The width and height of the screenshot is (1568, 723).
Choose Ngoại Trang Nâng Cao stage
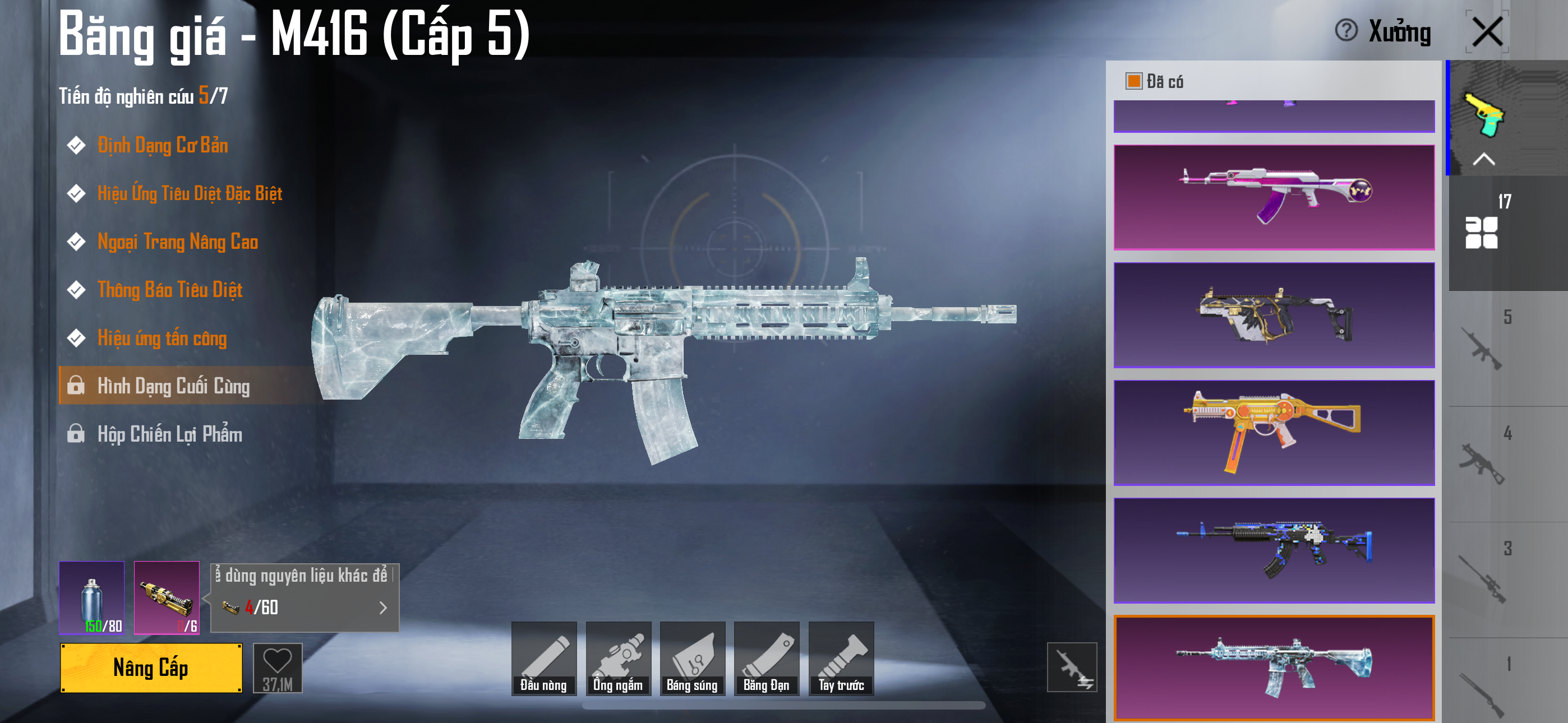178,242
